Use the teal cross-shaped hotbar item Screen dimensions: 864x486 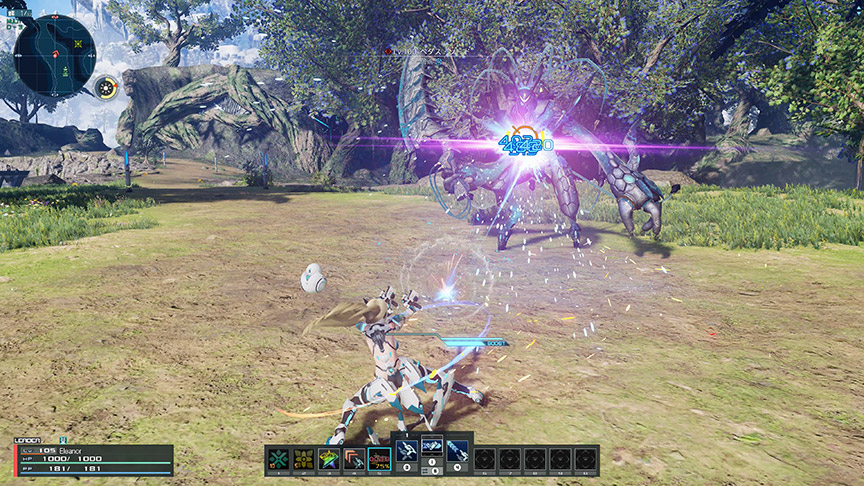278,459
